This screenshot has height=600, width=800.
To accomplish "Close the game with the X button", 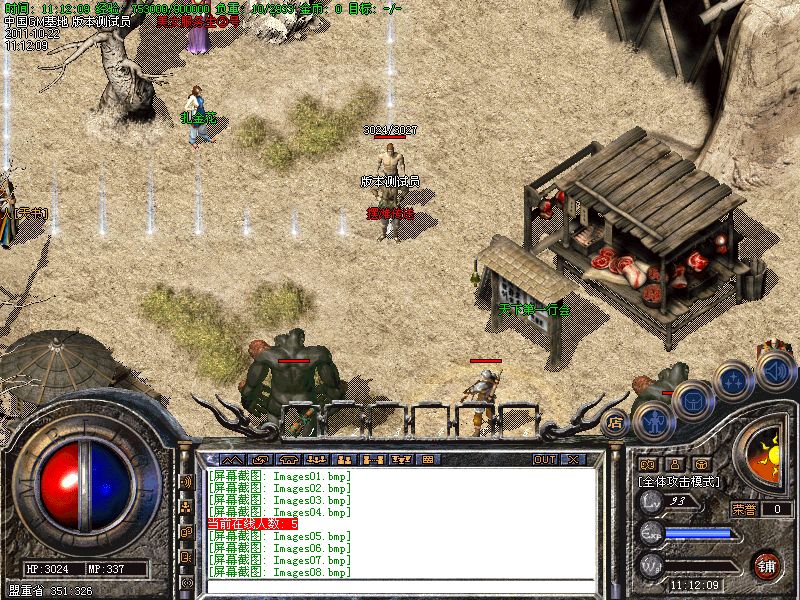I will (573, 460).
